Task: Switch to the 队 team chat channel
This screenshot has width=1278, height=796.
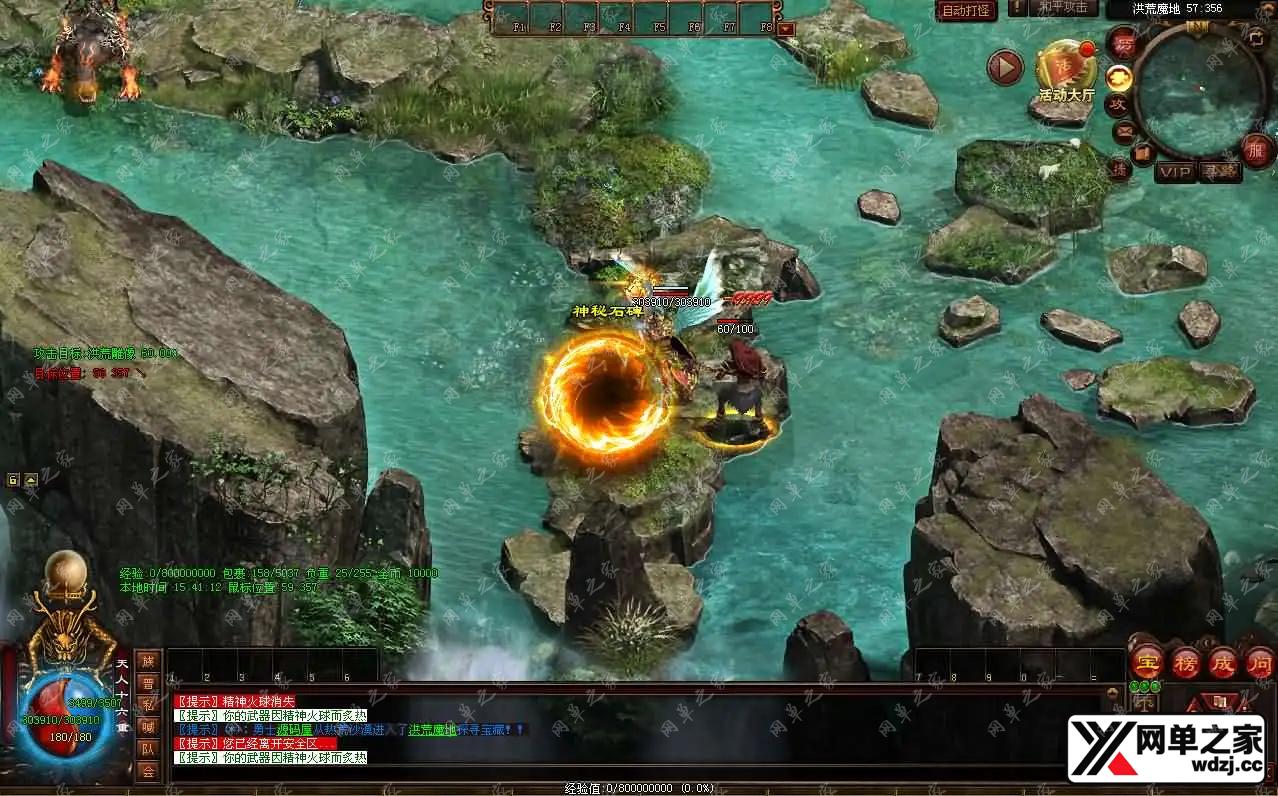Action: point(148,749)
